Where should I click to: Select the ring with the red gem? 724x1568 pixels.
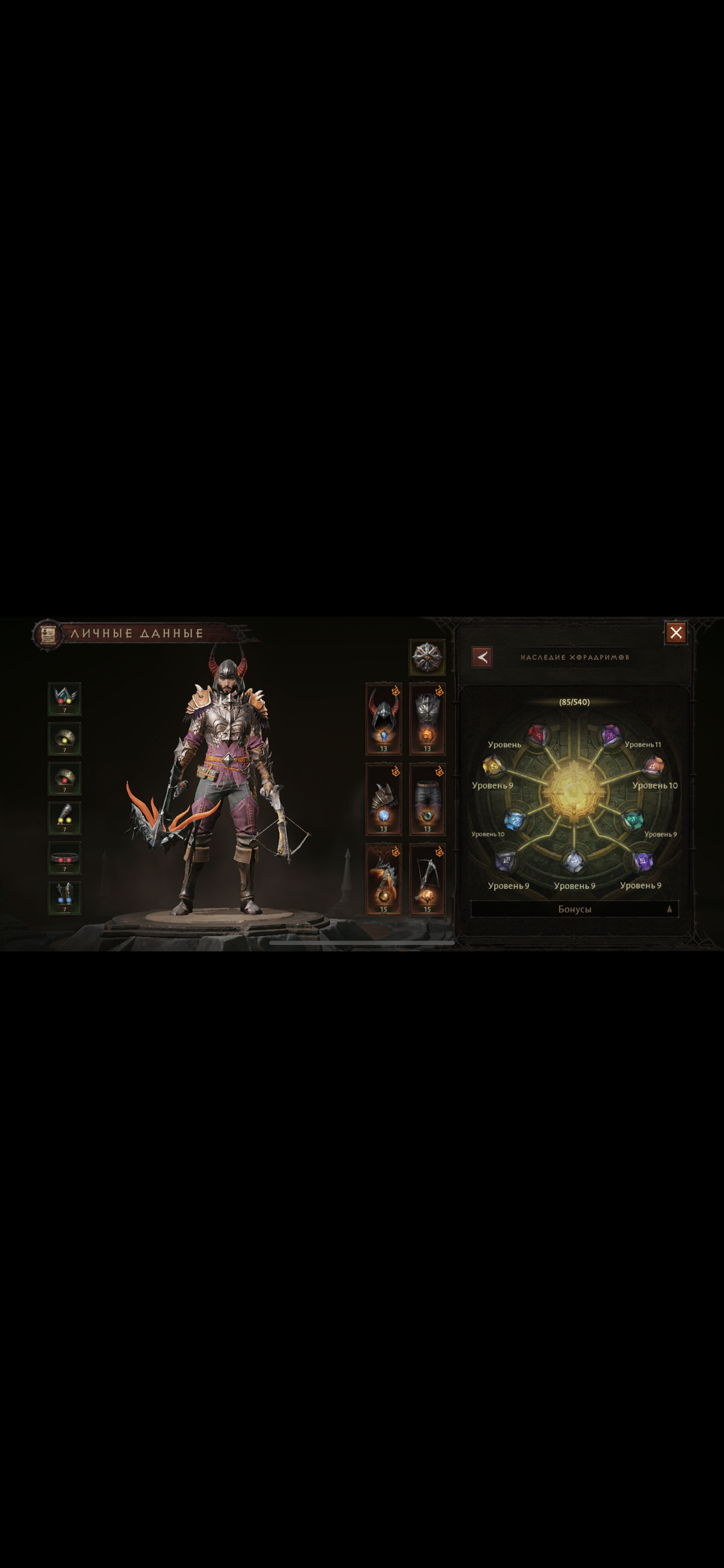65,778
